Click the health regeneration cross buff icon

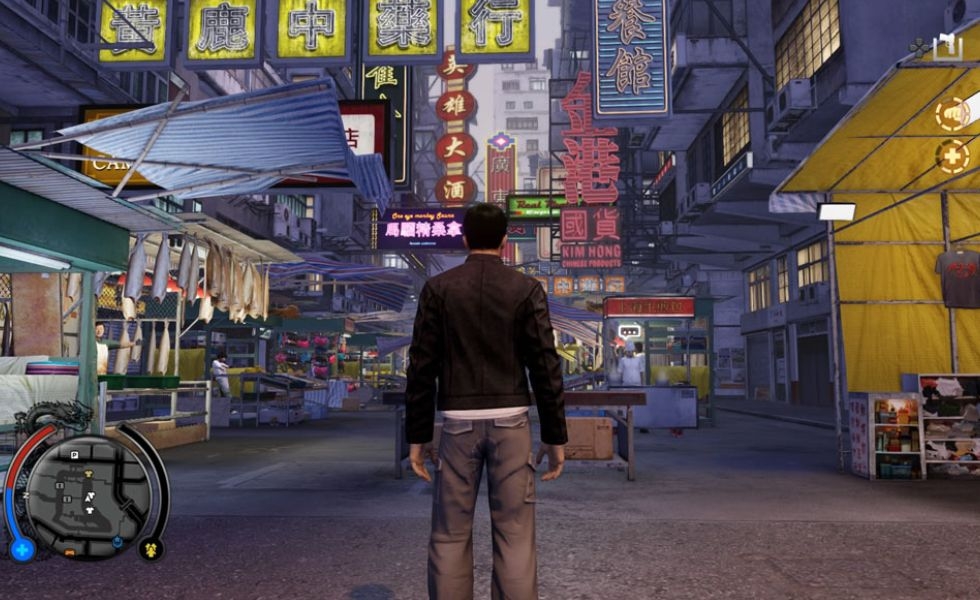click(x=951, y=156)
